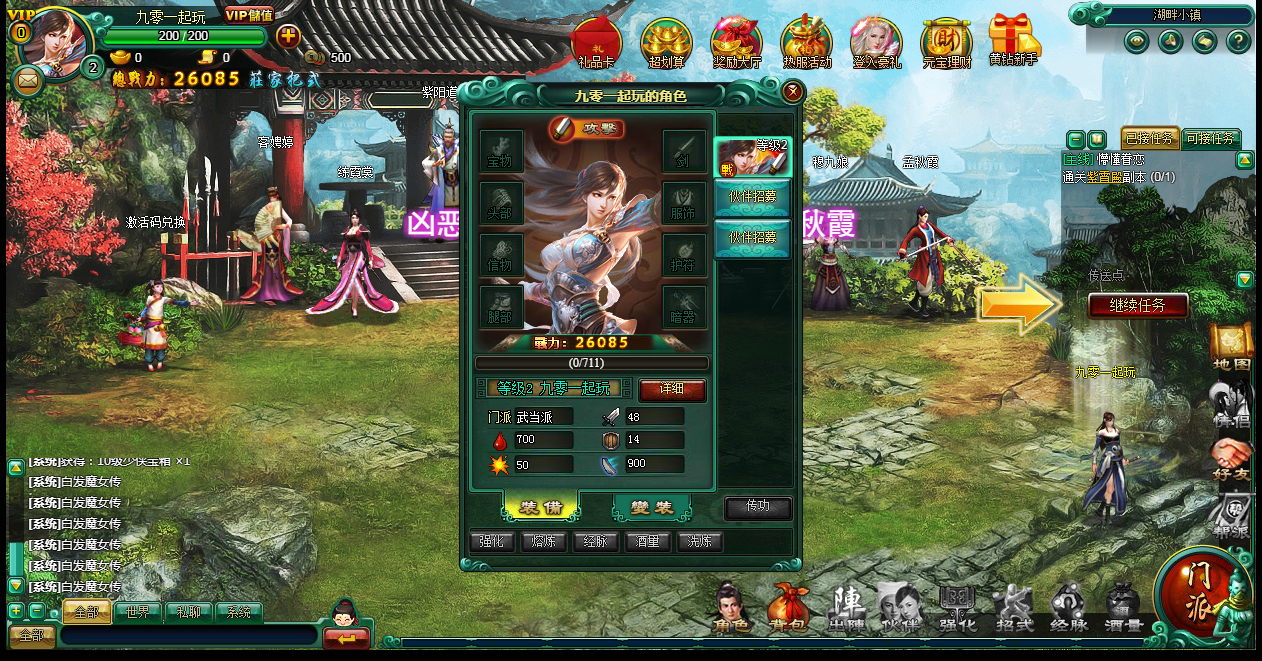Open the 地图 map scroll
This screenshot has width=1262, height=661.
click(1231, 346)
